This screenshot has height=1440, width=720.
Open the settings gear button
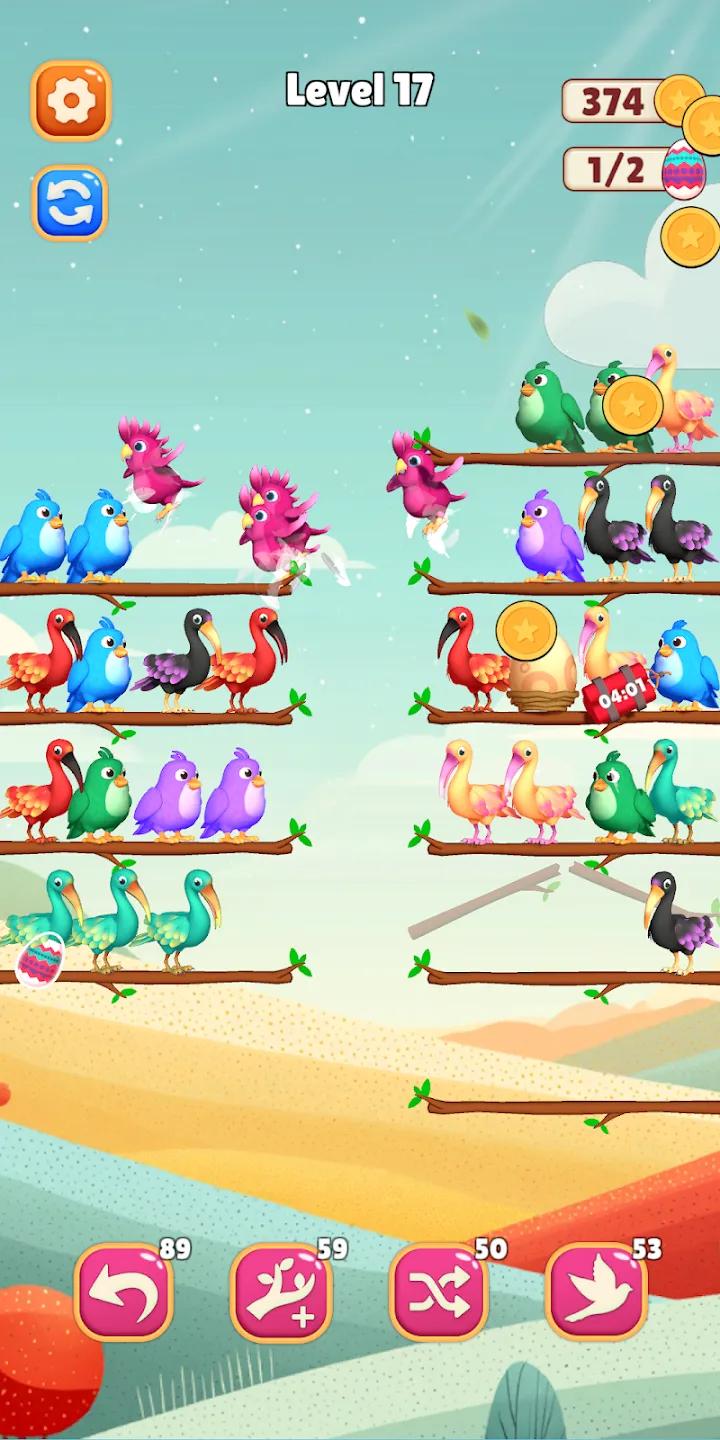point(71,100)
